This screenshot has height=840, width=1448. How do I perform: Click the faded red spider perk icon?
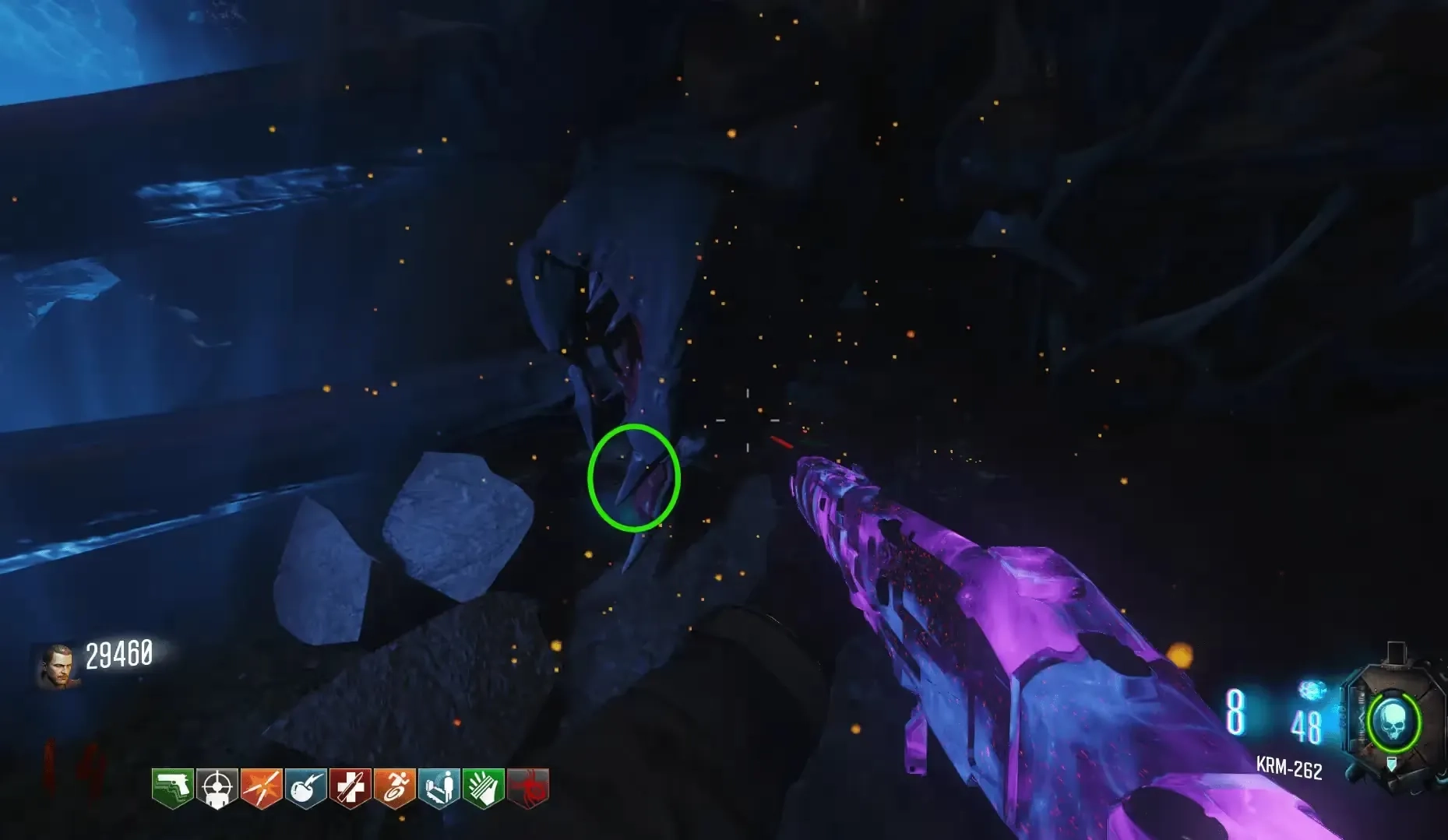point(528,788)
